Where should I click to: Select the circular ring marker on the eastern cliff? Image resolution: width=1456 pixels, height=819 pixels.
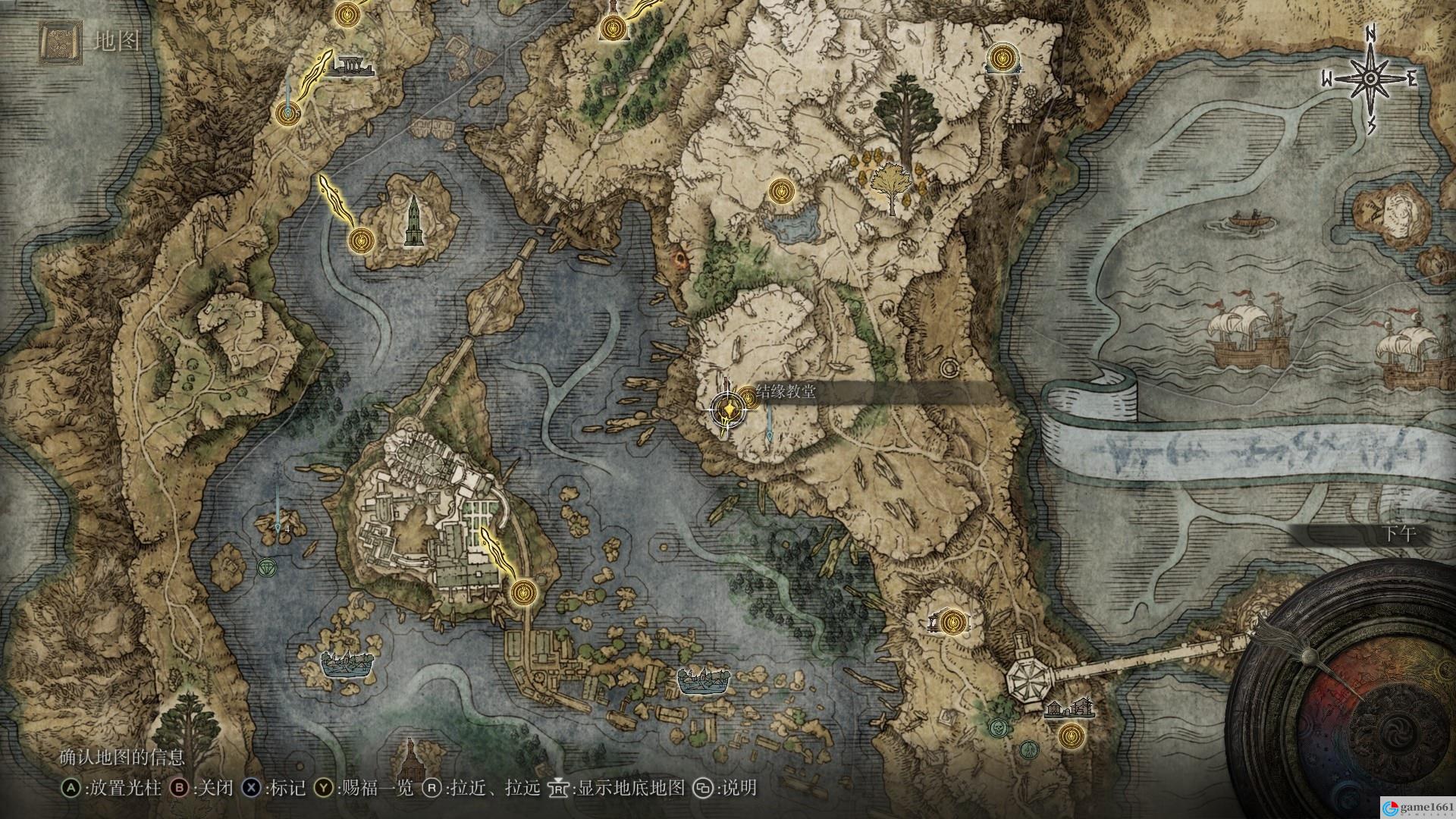tap(949, 369)
